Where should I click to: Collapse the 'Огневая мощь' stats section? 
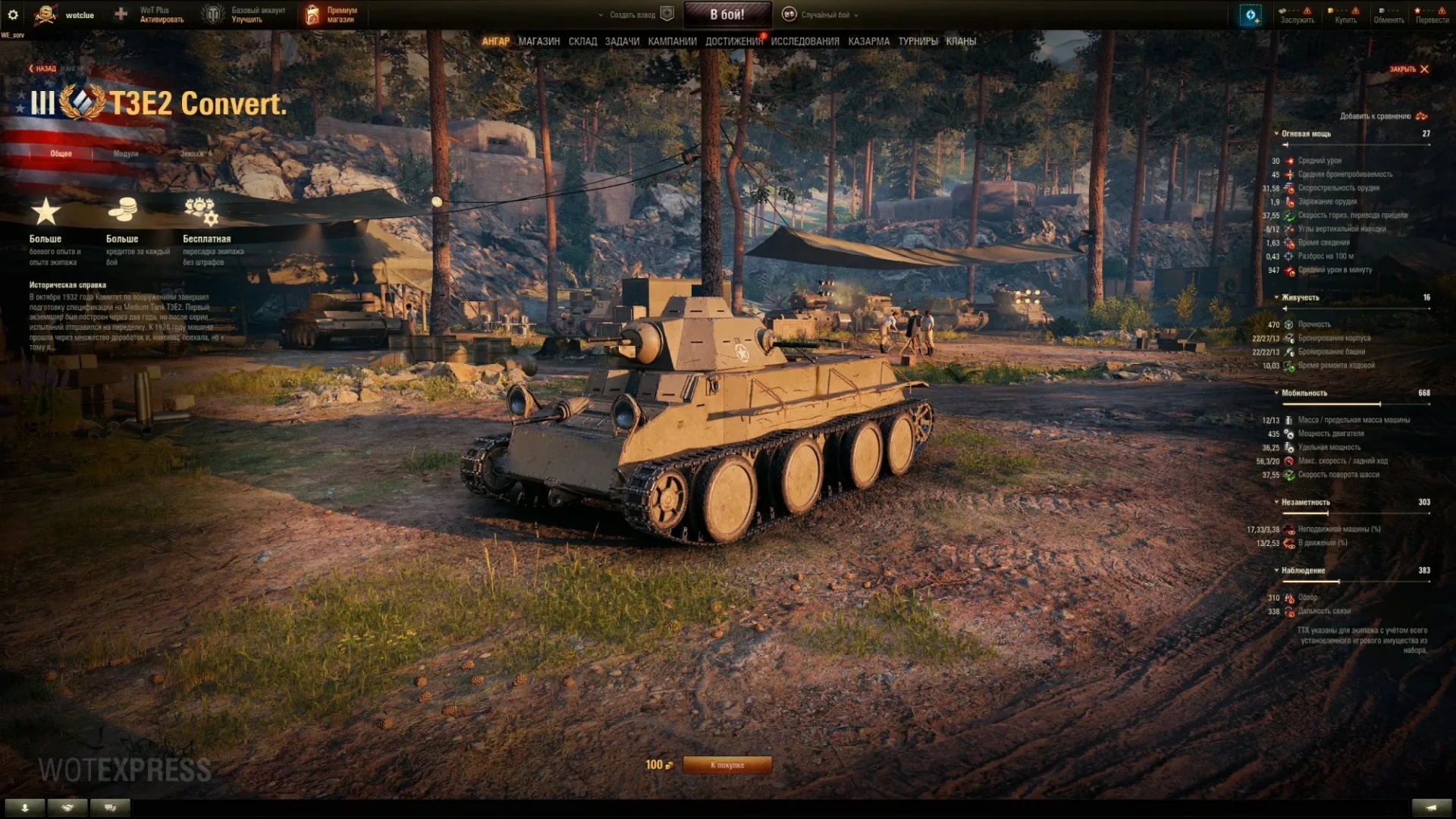pyautogui.click(x=1306, y=133)
